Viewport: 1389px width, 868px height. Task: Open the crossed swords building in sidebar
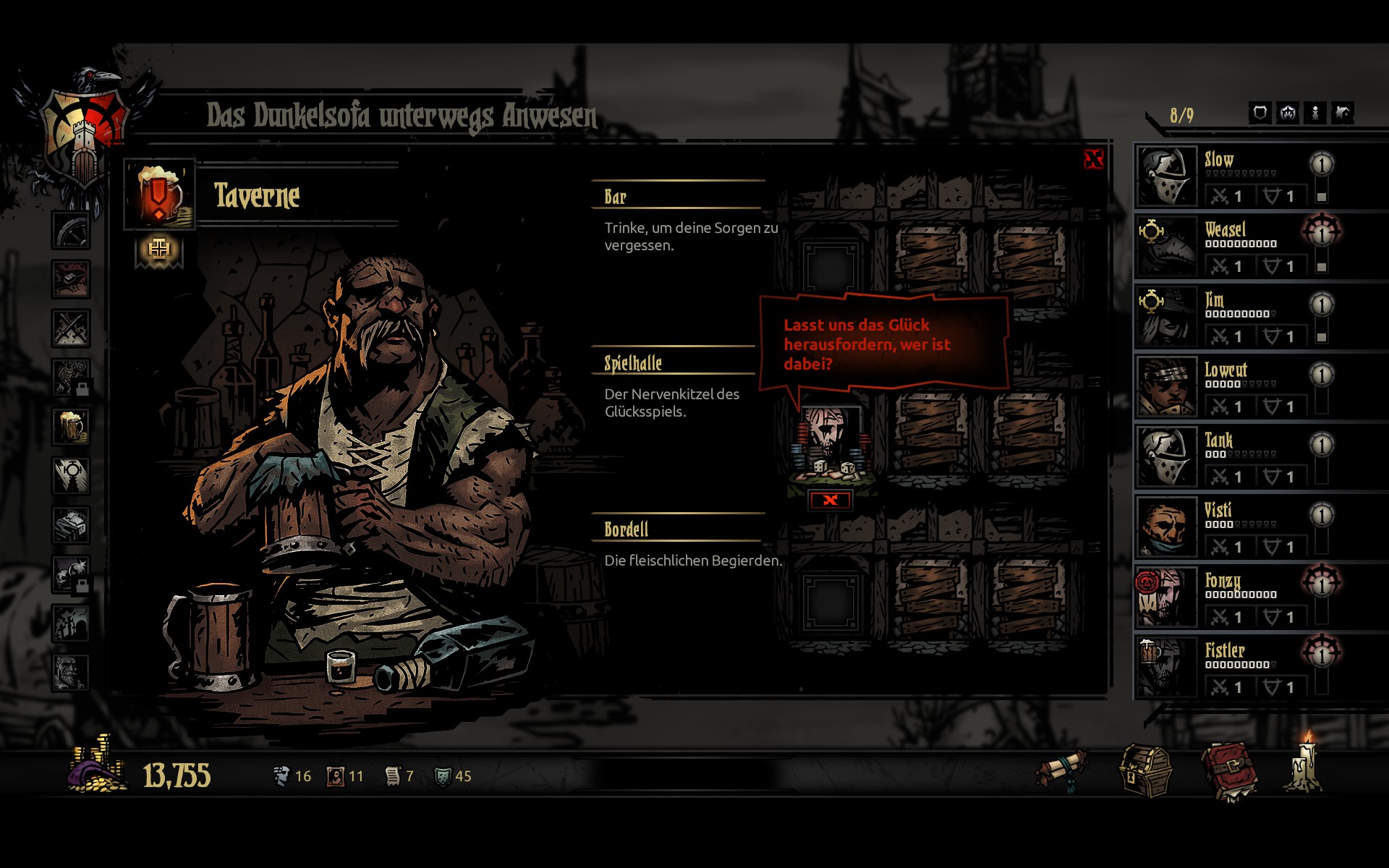[71, 328]
